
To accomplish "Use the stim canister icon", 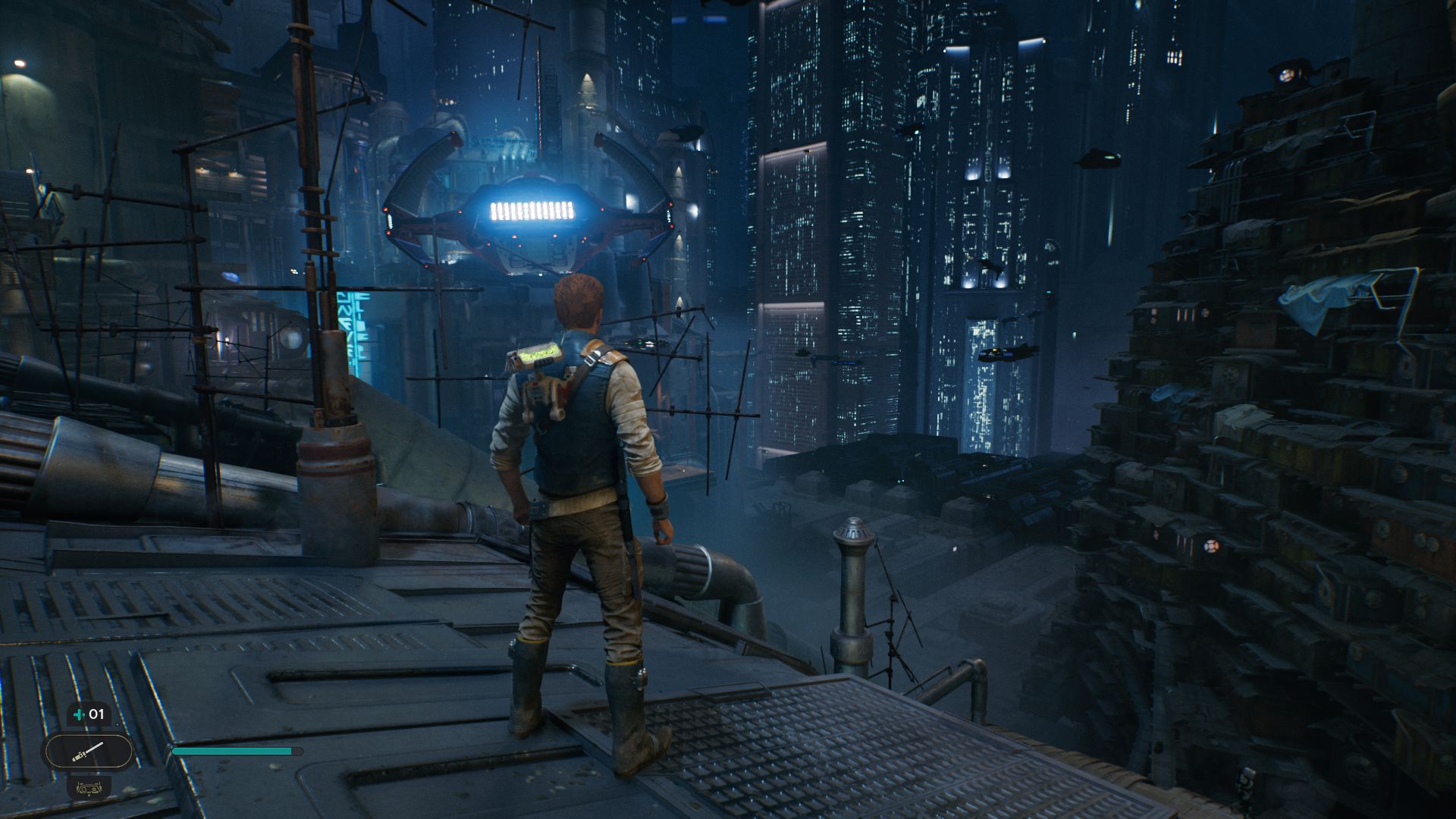I will pos(79,714).
